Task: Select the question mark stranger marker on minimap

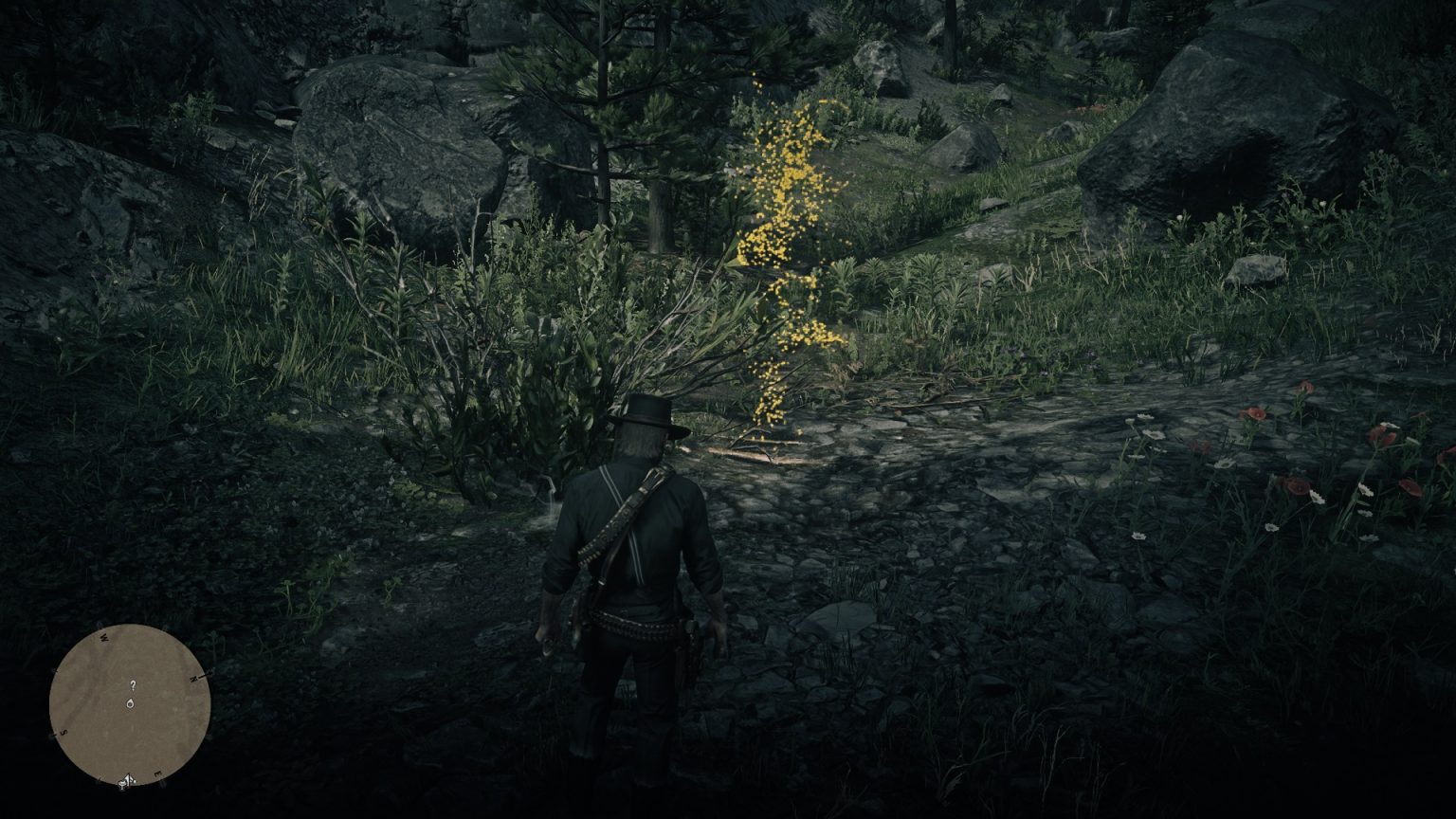Action: point(133,685)
